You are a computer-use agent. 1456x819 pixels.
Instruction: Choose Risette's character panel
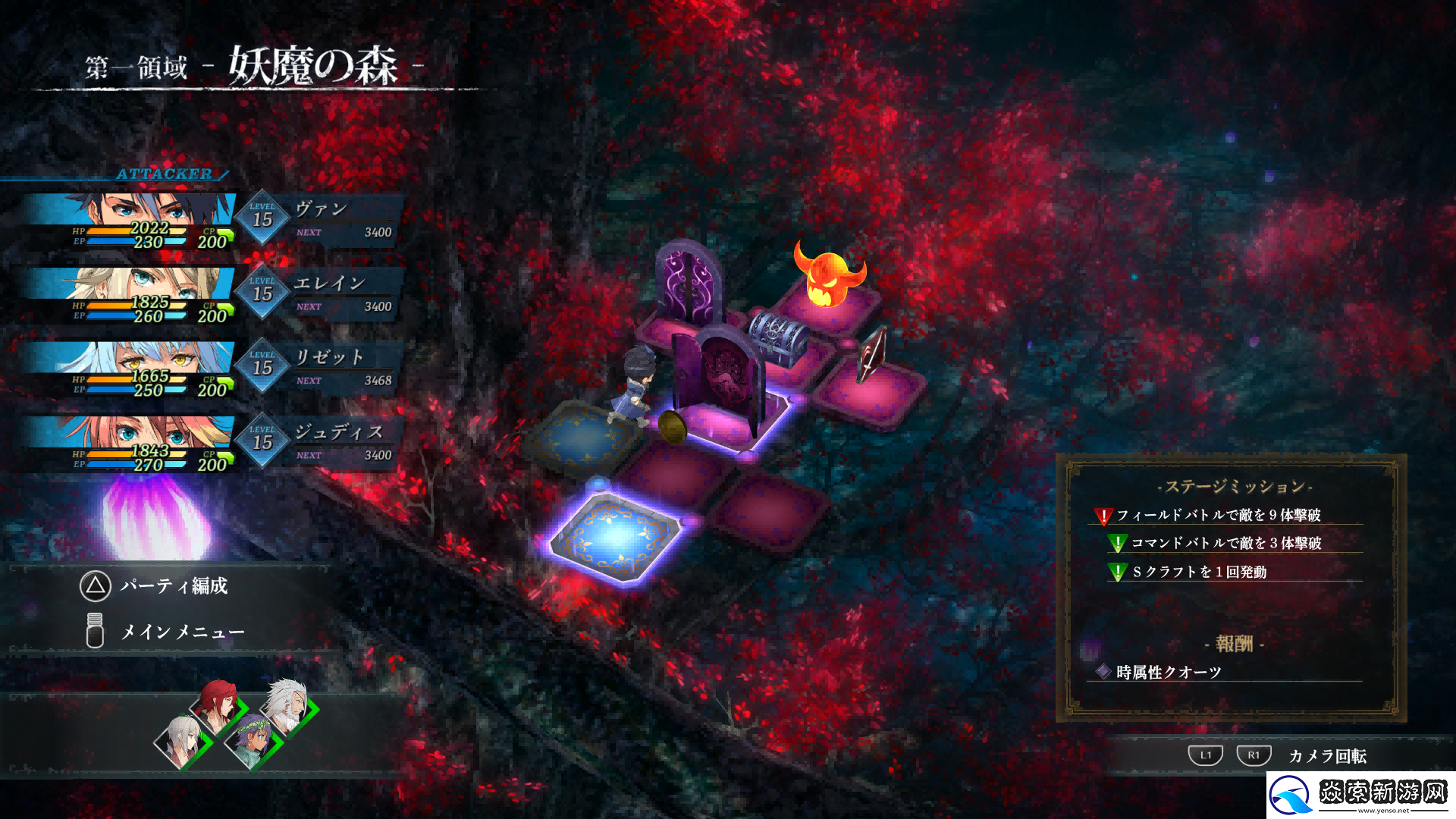point(212,369)
